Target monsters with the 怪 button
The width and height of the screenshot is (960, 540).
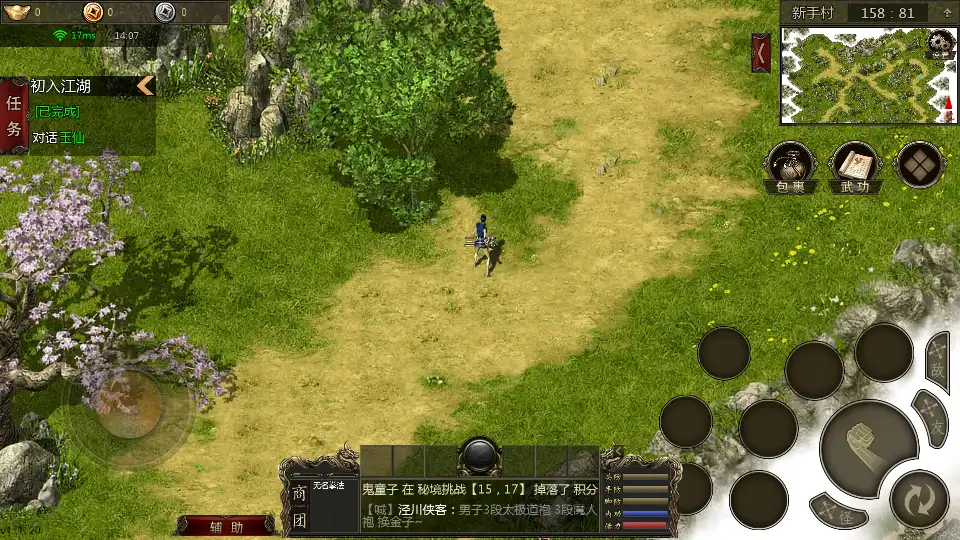click(838, 513)
